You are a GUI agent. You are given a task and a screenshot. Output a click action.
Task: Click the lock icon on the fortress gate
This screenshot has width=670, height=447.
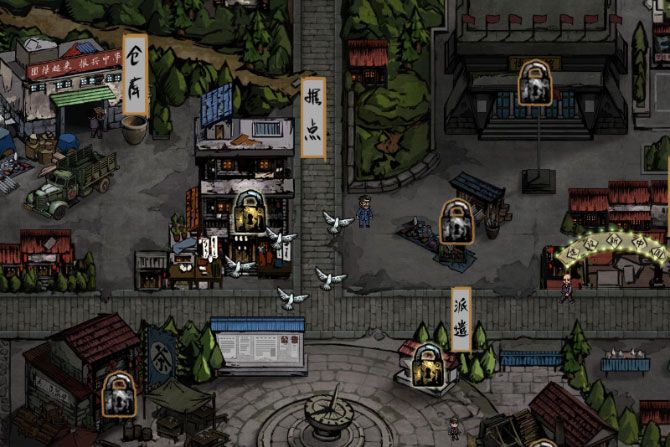click(535, 83)
